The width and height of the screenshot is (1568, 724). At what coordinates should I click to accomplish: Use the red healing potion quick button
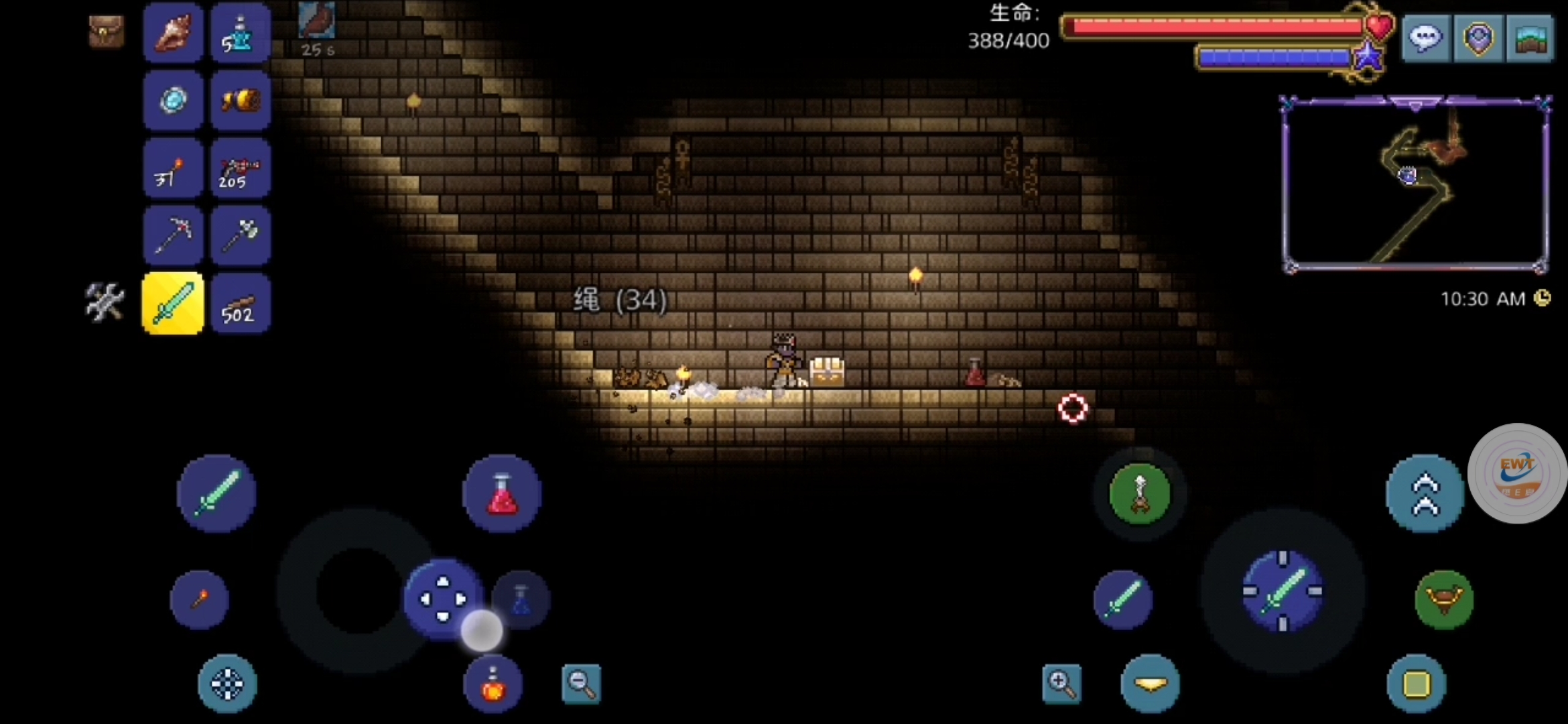[x=502, y=494]
